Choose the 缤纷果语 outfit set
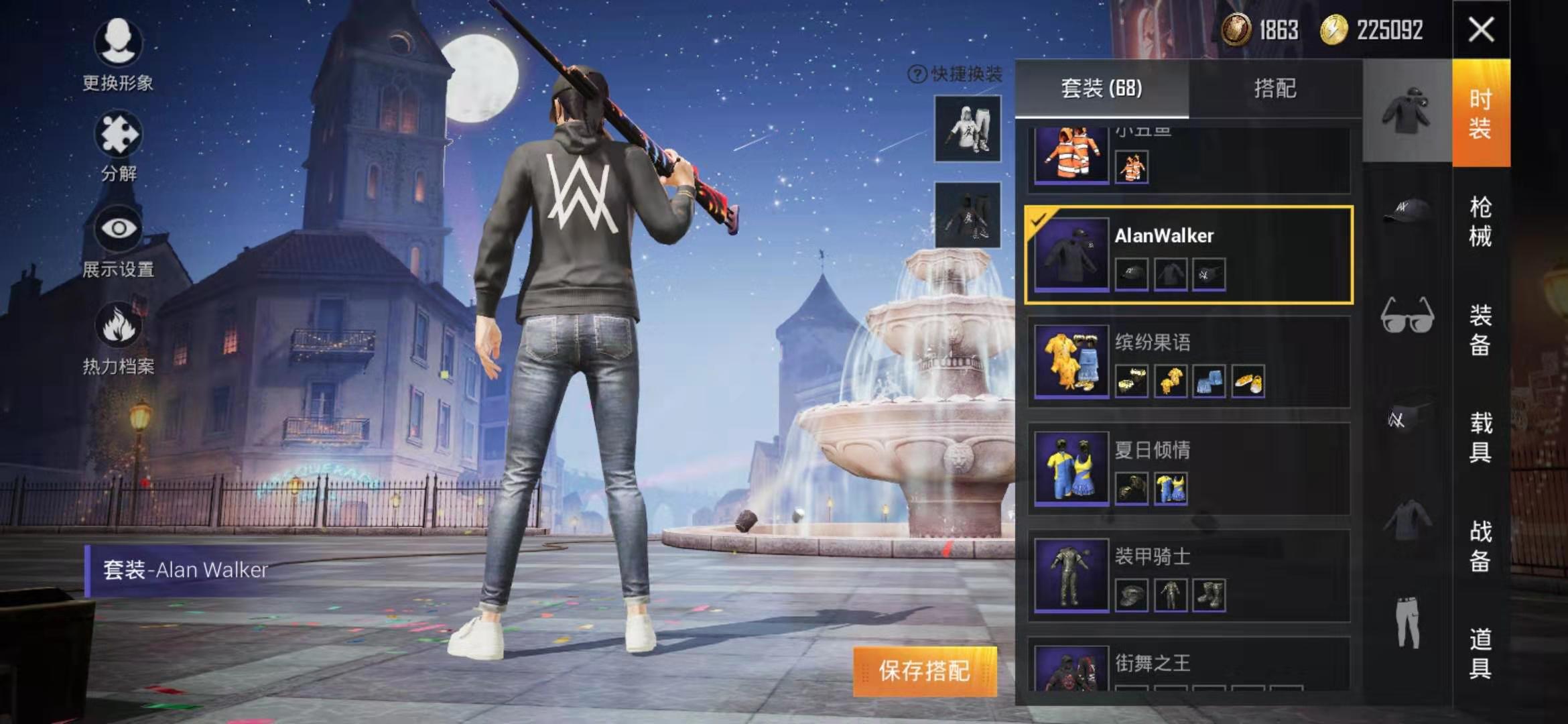 1189,362
